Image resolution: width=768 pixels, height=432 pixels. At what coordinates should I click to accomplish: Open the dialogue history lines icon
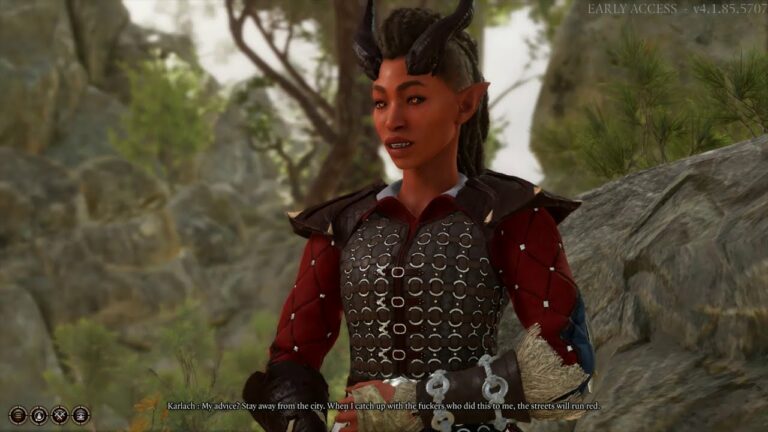tap(18, 415)
